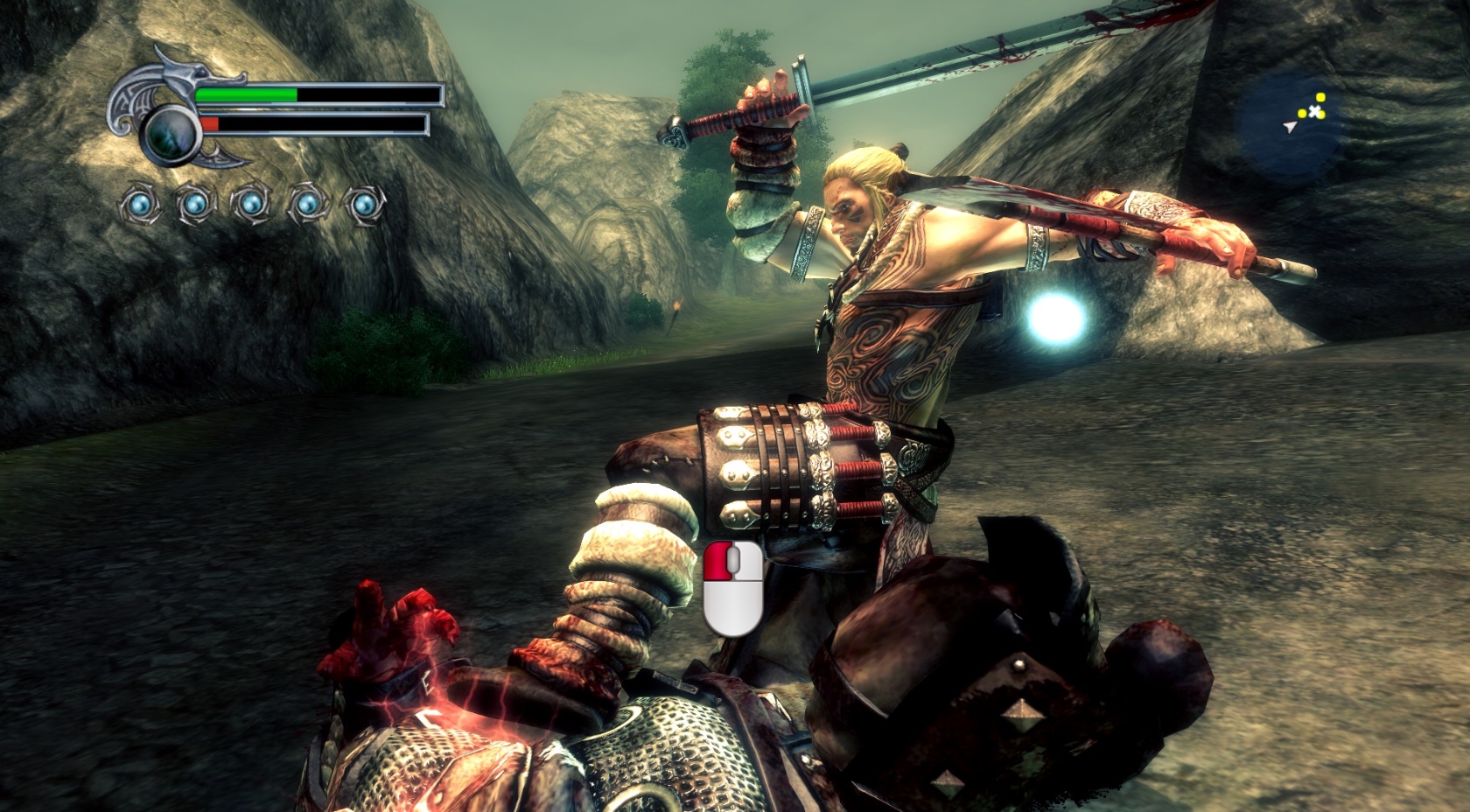Select the second blue rune charm icon
This screenshot has height=812, width=1470.
click(x=196, y=202)
